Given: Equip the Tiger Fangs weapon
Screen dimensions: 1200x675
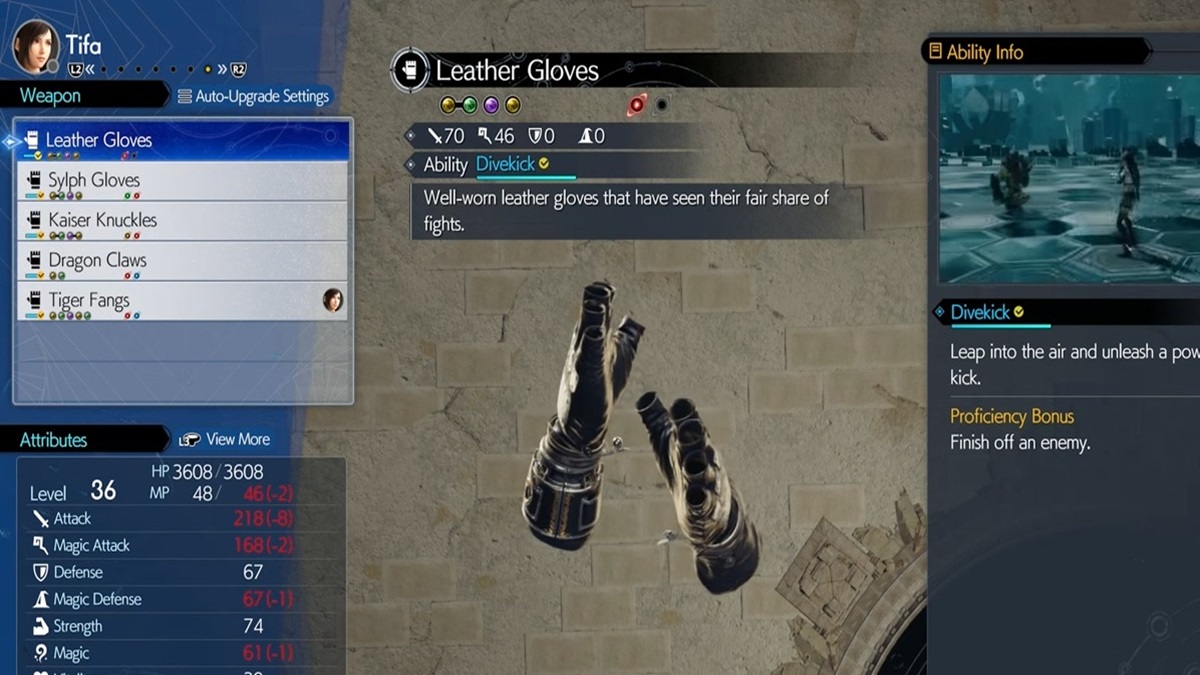Looking at the screenshot, I should coord(185,301).
